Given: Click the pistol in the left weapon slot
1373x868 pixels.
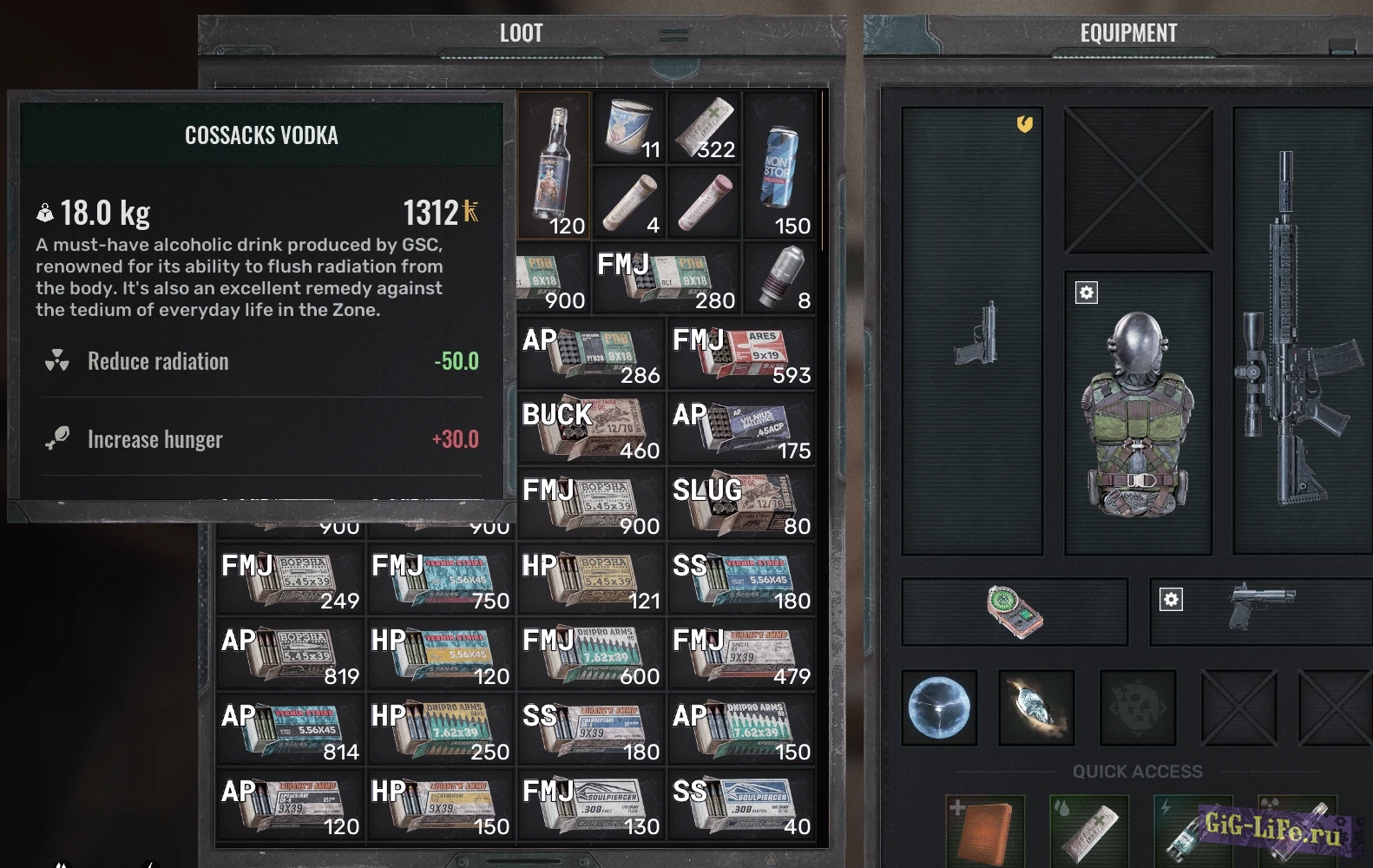Looking at the screenshot, I should tap(978, 332).
